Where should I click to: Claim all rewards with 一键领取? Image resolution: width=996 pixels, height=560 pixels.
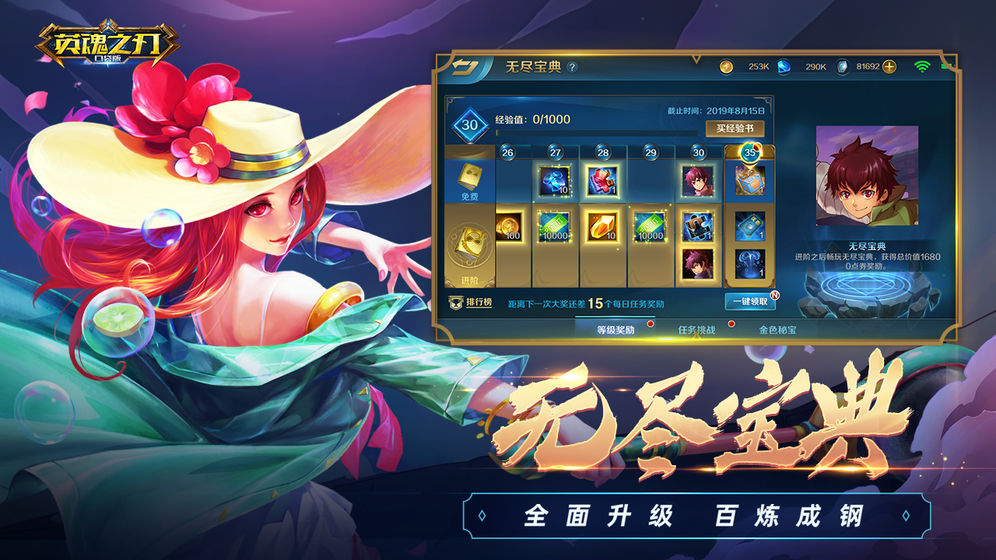pyautogui.click(x=748, y=301)
